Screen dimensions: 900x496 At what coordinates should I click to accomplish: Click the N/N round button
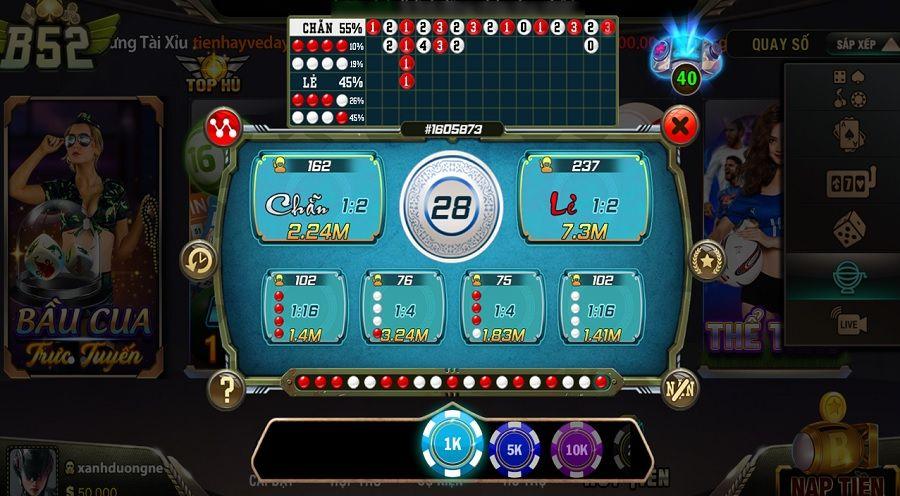point(680,387)
